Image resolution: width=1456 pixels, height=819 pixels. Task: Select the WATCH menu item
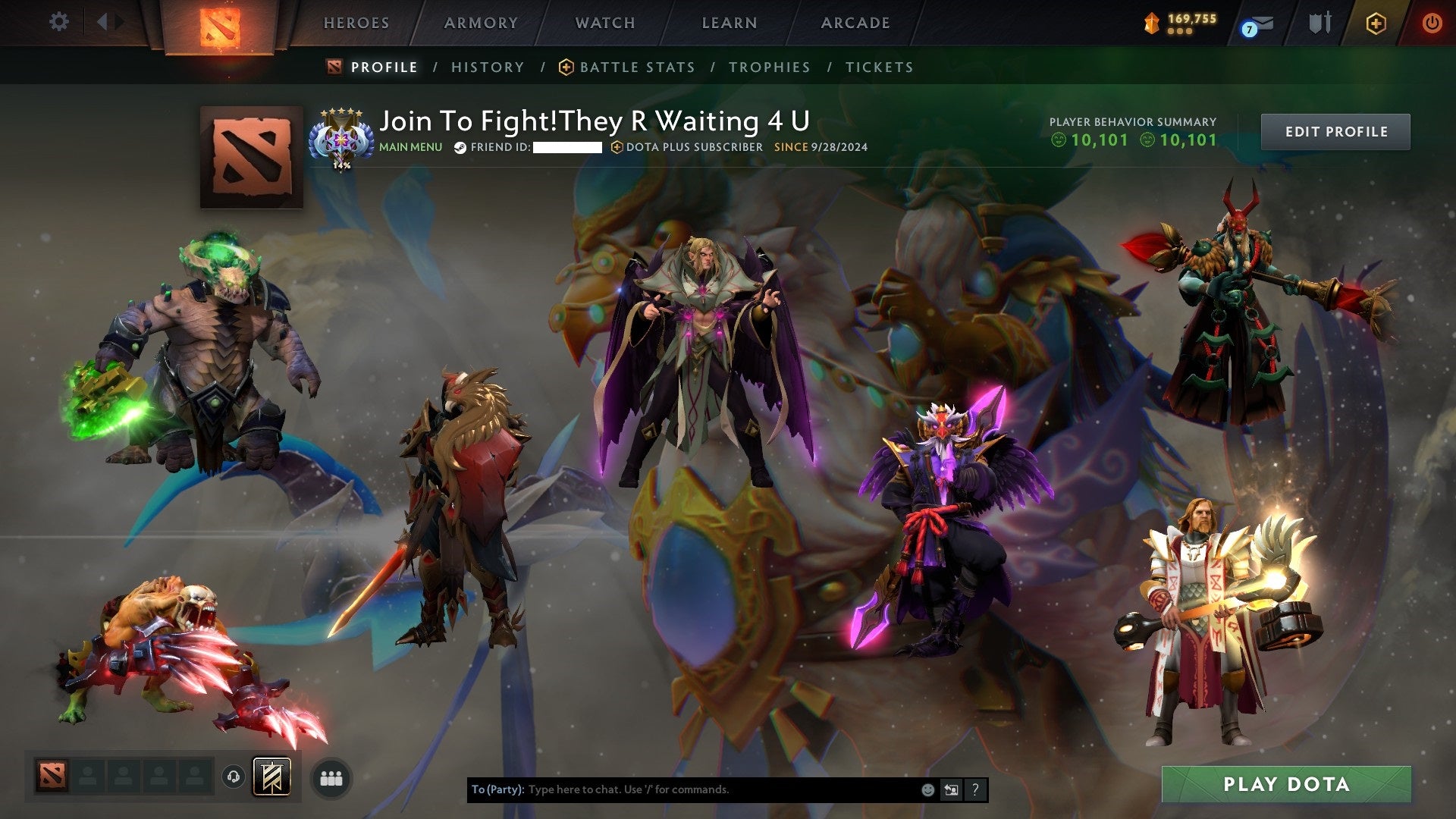tap(604, 23)
